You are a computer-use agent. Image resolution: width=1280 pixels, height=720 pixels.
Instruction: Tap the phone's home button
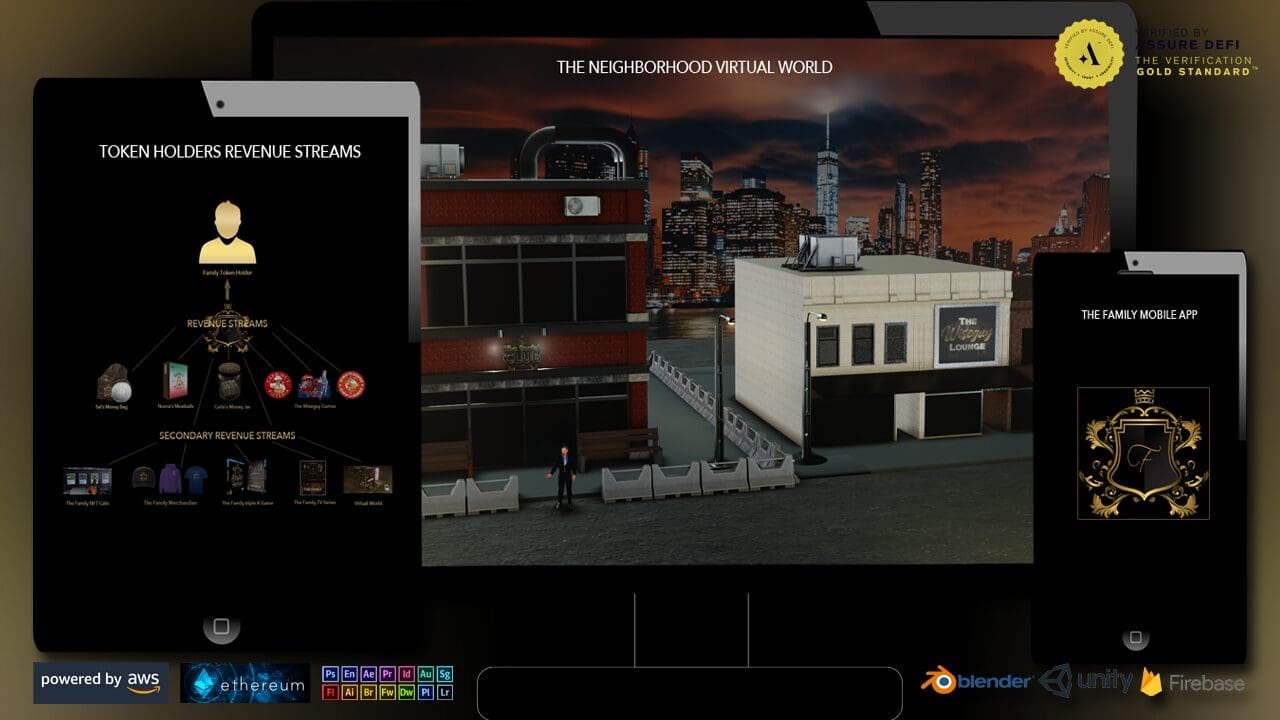1135,637
